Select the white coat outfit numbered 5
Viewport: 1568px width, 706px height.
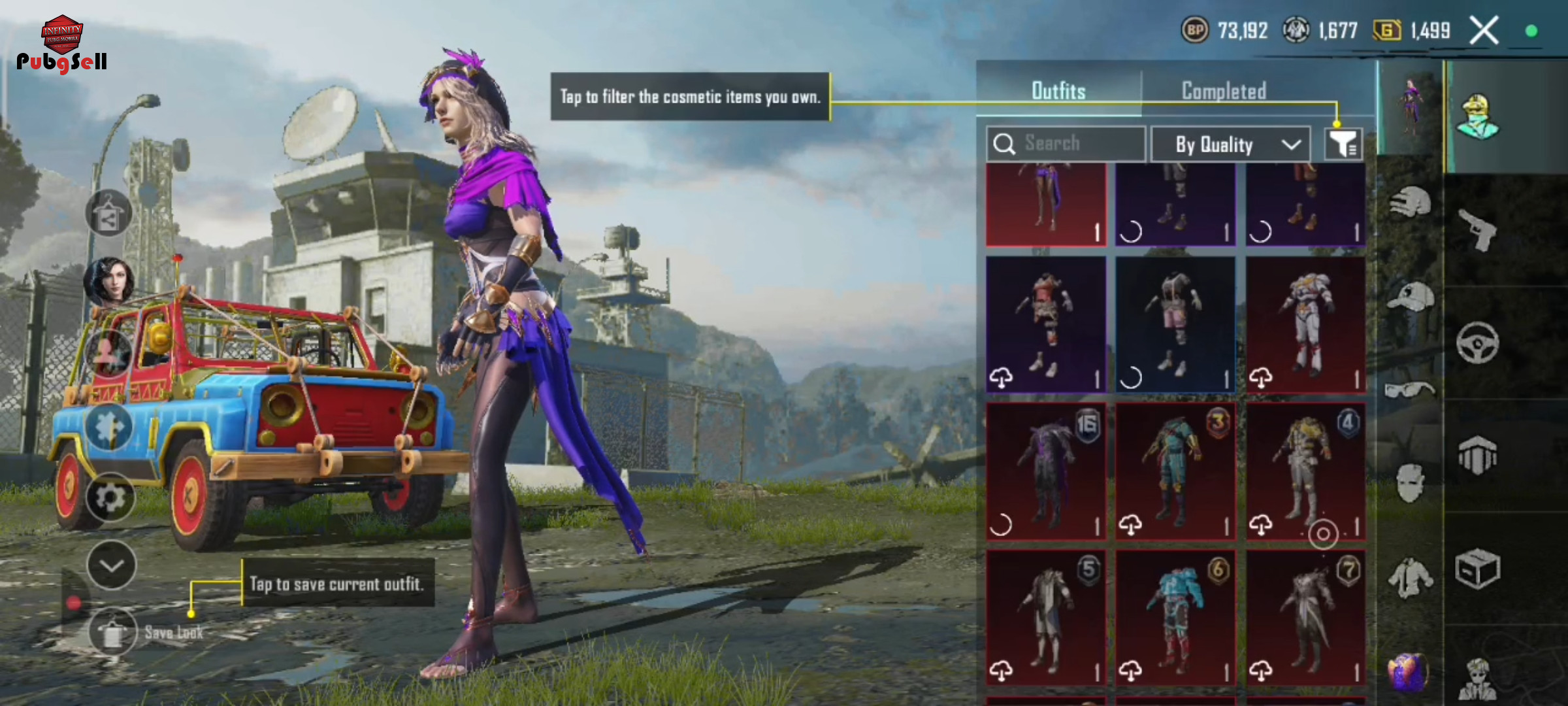pyautogui.click(x=1046, y=618)
